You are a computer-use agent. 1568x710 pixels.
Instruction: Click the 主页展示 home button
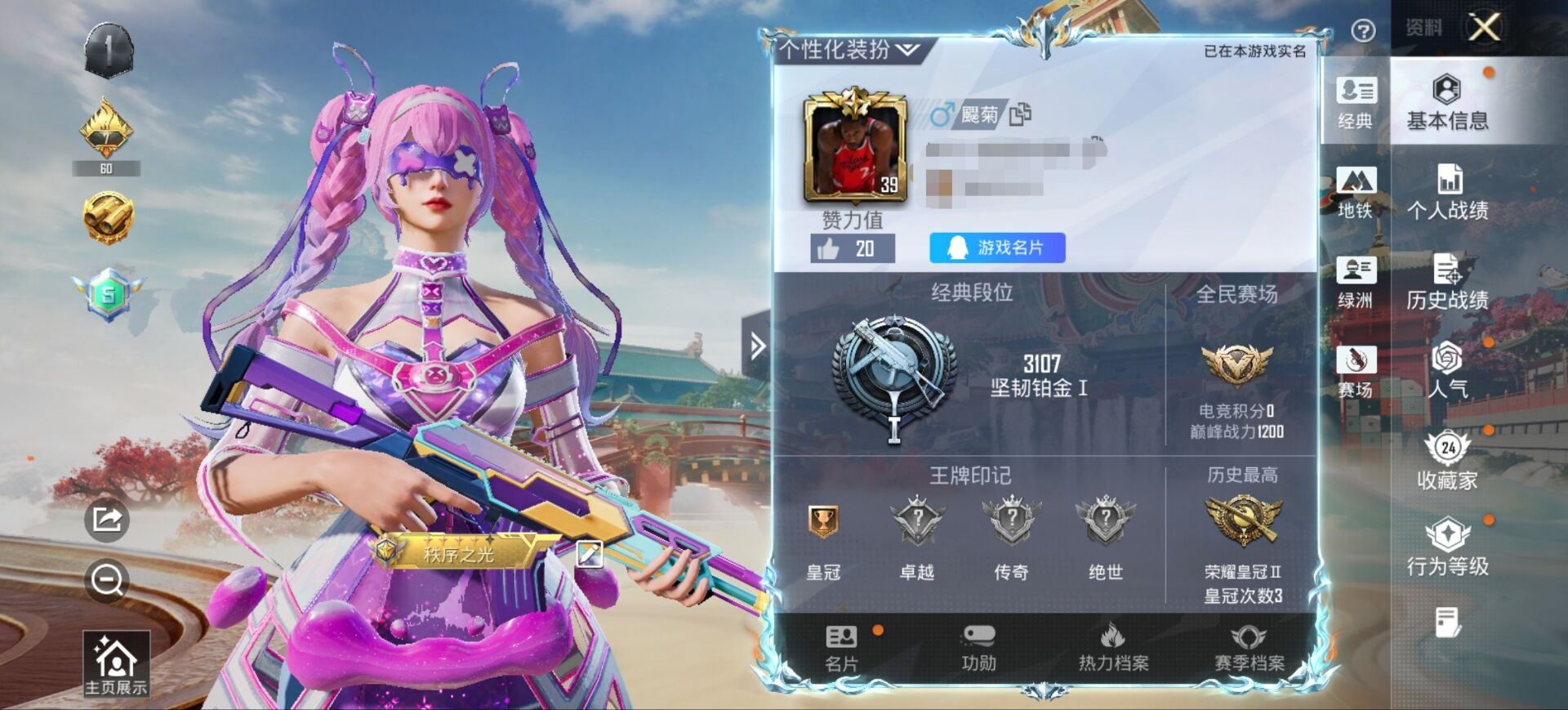116,664
